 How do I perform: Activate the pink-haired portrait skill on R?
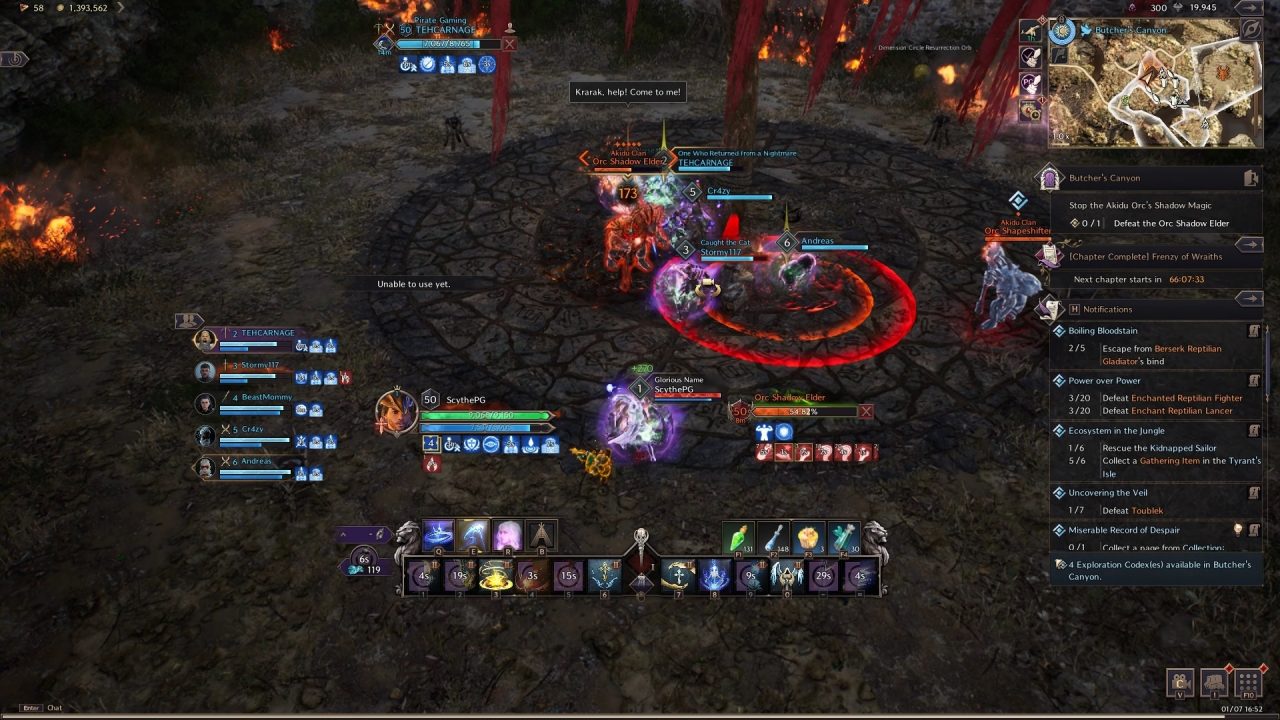point(507,536)
